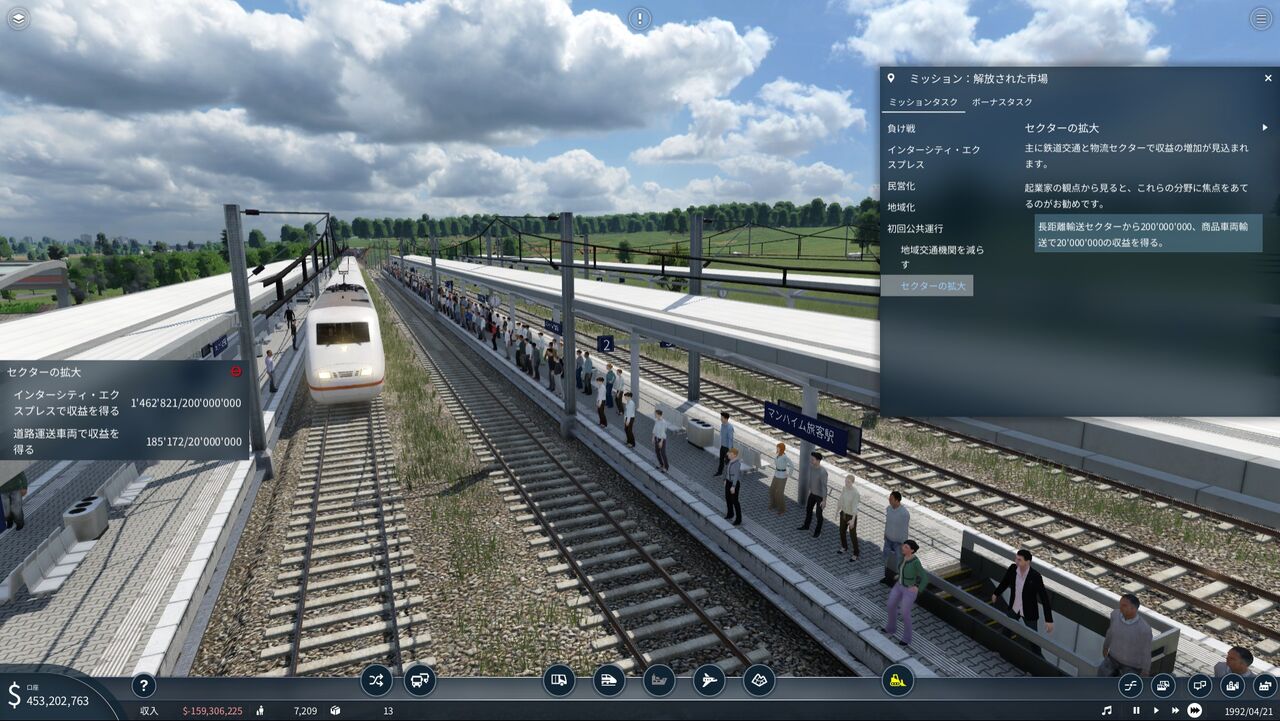Open the 初回公共運行 task entry

click(915, 228)
